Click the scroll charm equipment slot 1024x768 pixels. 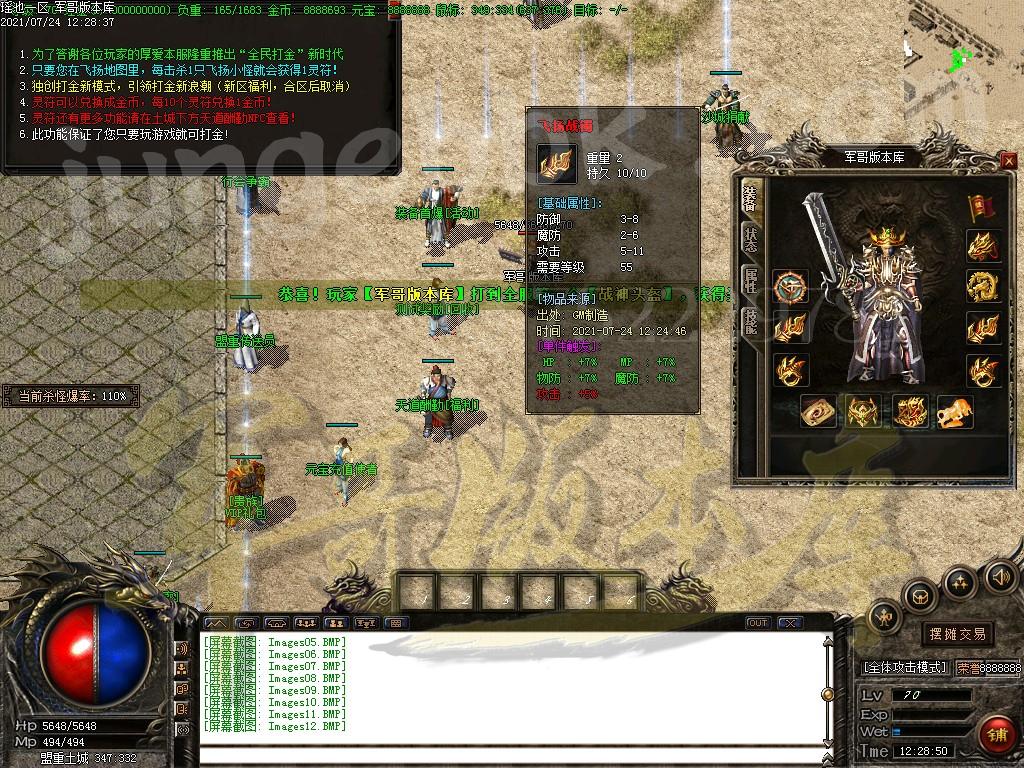(x=819, y=411)
